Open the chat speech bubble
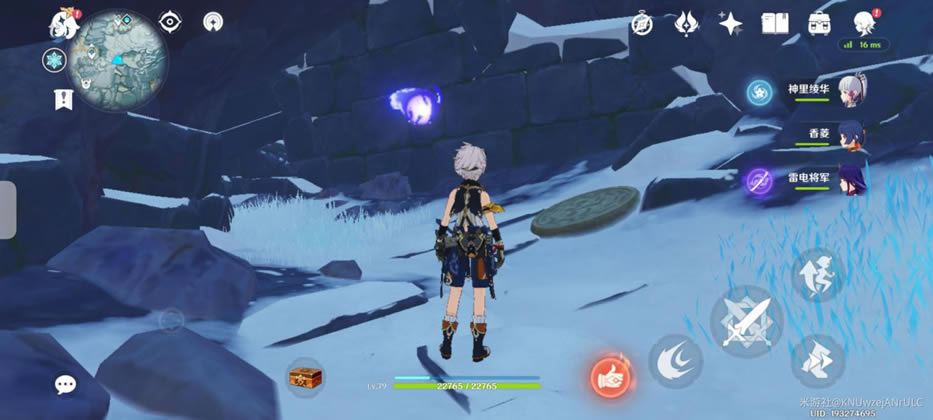 coord(66,384)
